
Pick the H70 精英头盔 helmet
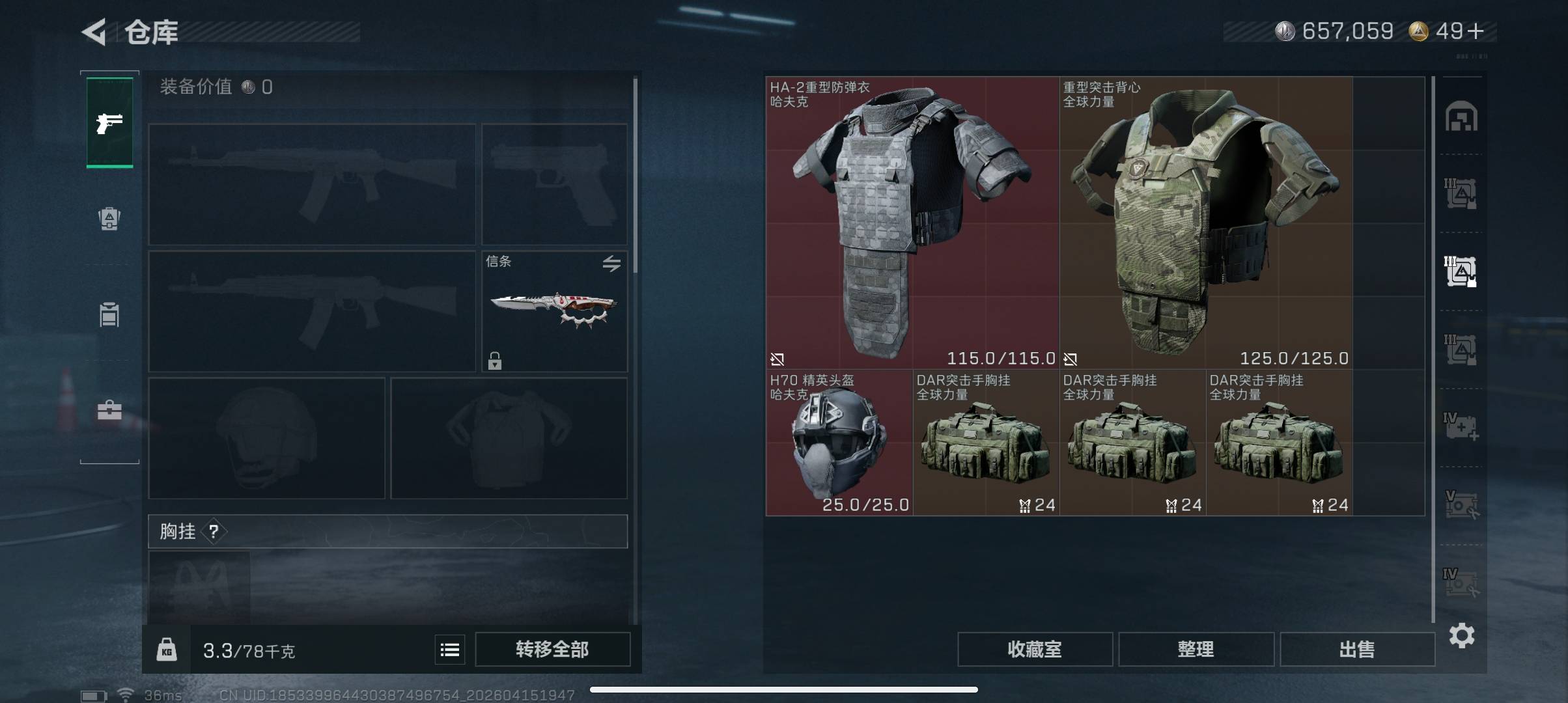839,443
